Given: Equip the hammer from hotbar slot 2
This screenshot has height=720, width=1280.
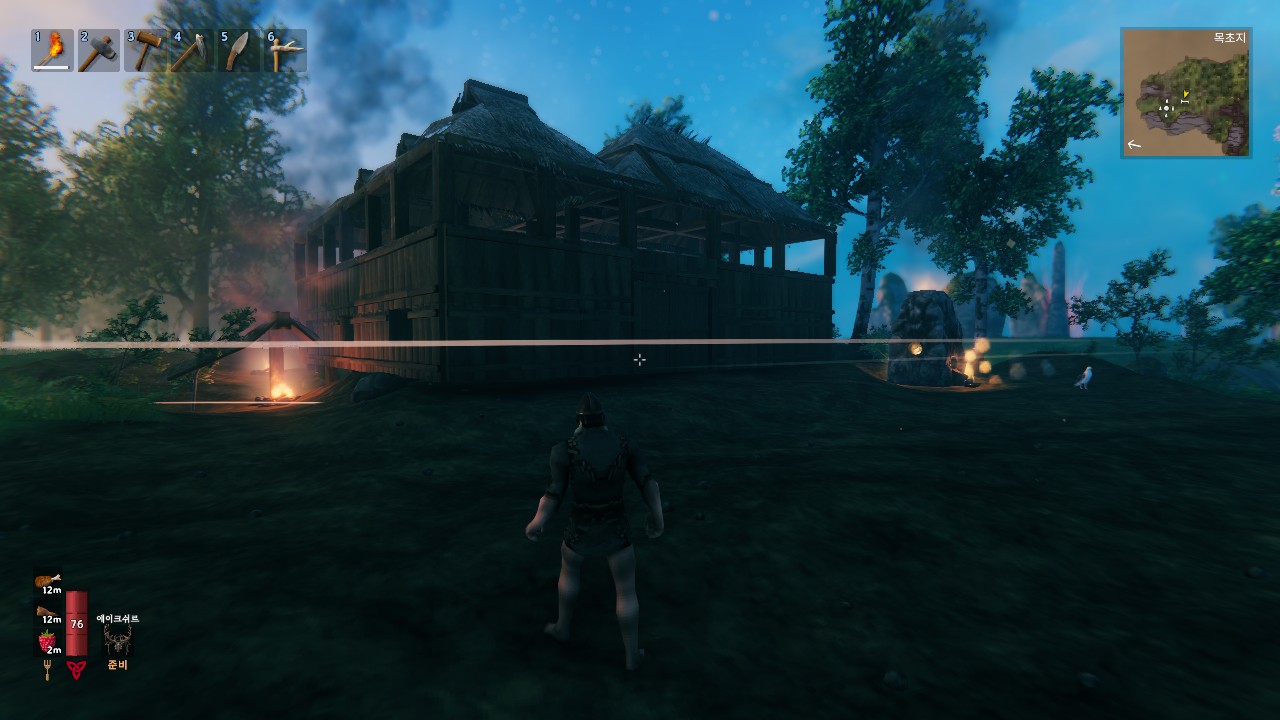Looking at the screenshot, I should pos(97,48).
